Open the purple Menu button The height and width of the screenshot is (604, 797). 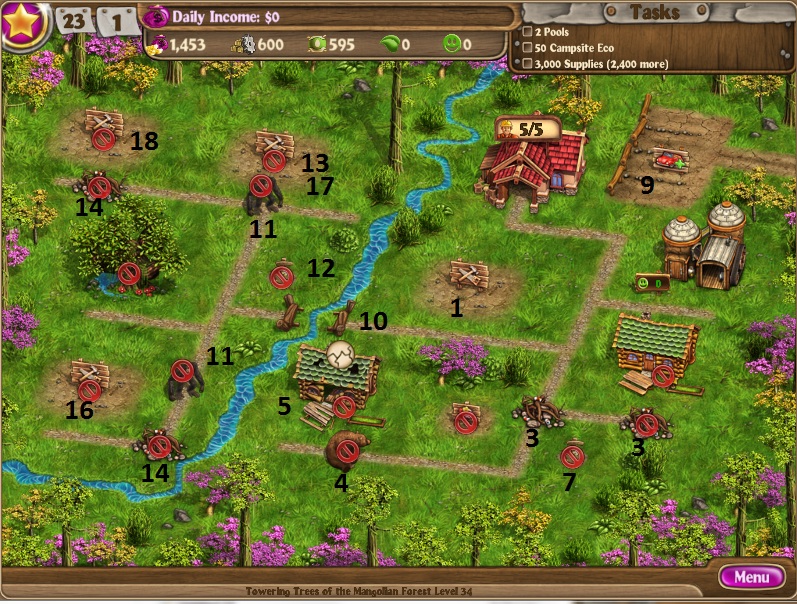click(x=751, y=577)
